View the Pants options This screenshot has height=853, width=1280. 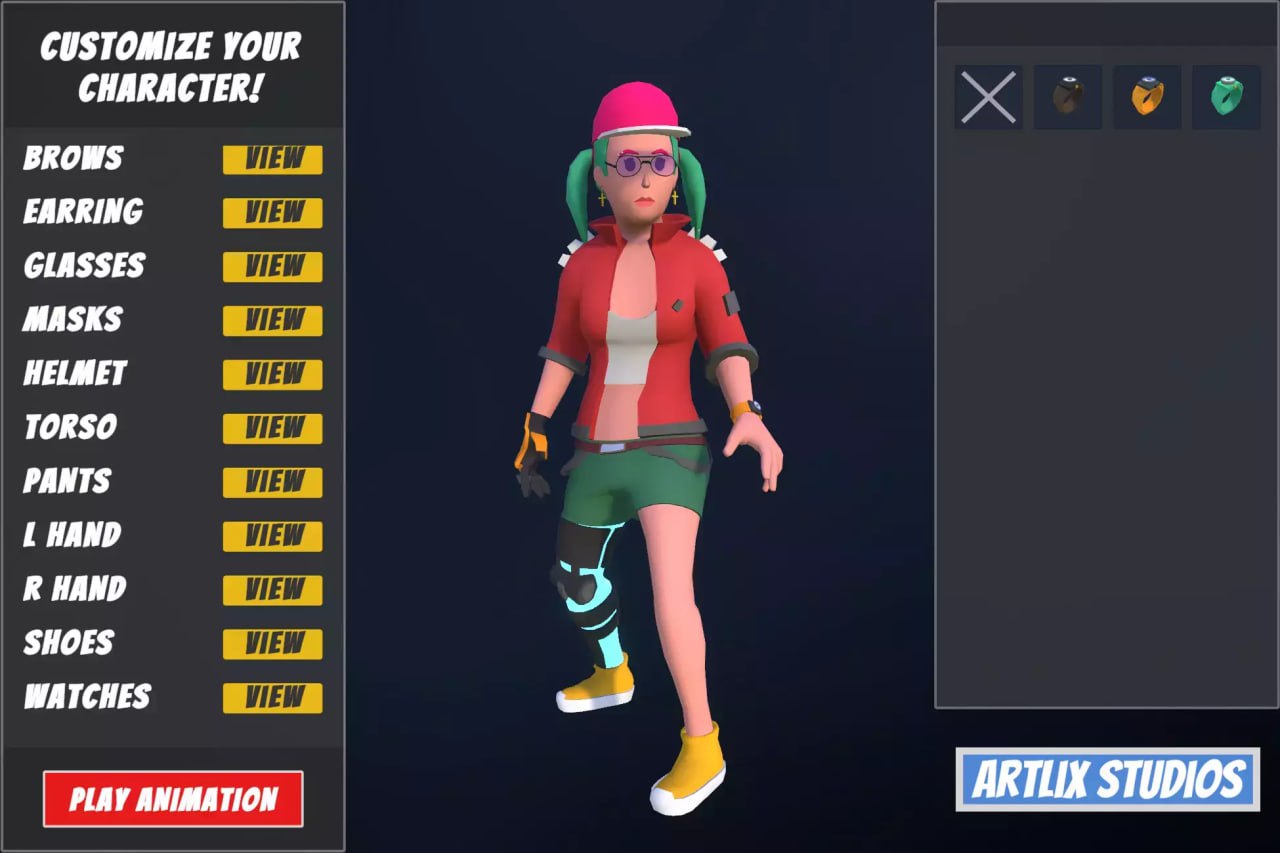point(272,482)
